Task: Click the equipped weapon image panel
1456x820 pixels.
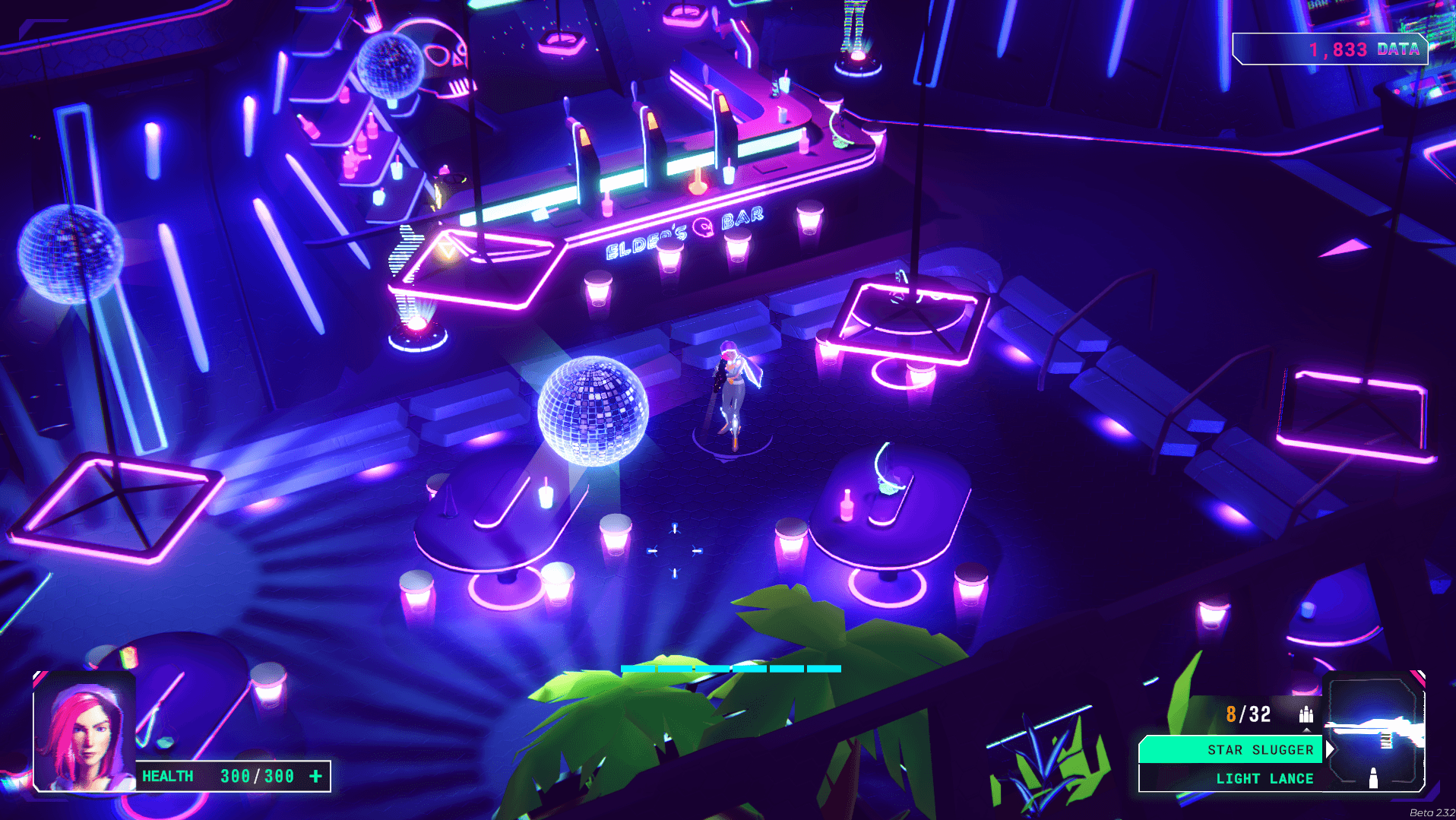Action: tap(1375, 732)
